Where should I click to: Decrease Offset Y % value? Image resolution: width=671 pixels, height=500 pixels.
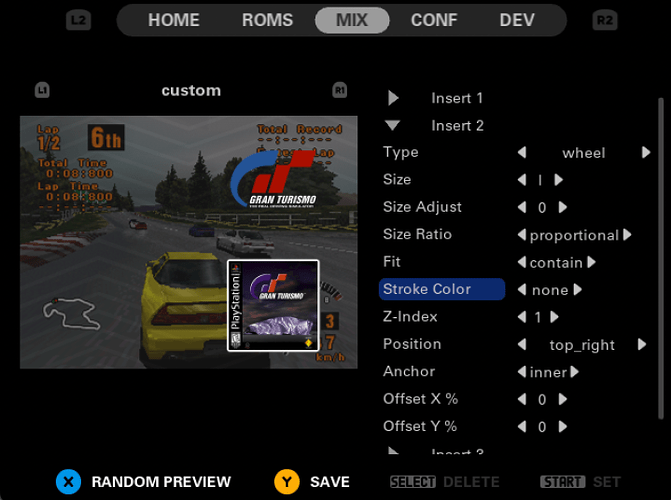(521, 427)
